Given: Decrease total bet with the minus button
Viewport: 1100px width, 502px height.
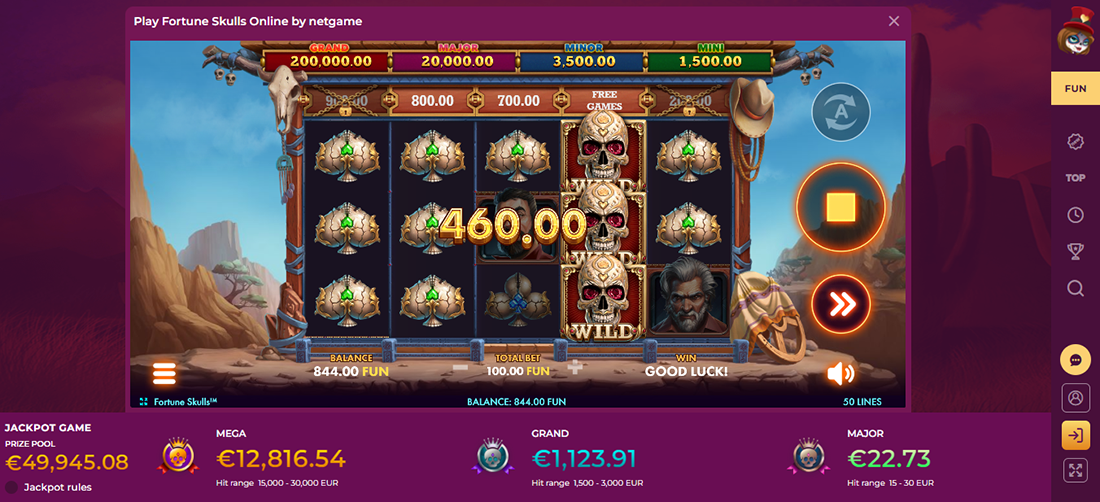Looking at the screenshot, I should [460, 367].
